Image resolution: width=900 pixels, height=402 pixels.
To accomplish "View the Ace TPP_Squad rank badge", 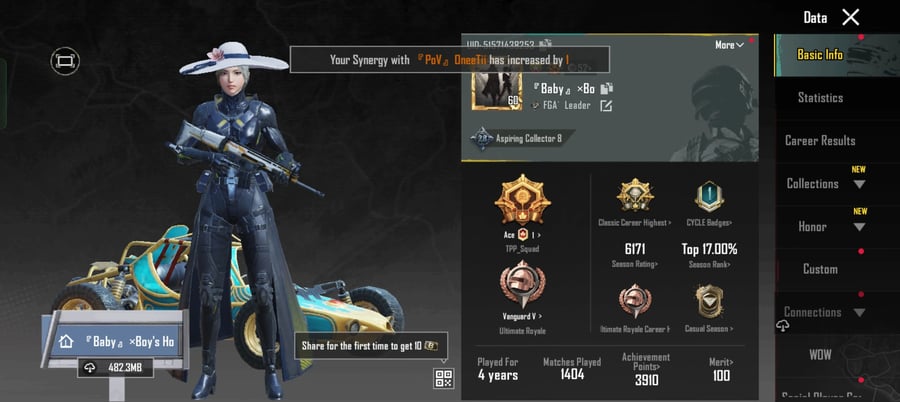I will [523, 204].
